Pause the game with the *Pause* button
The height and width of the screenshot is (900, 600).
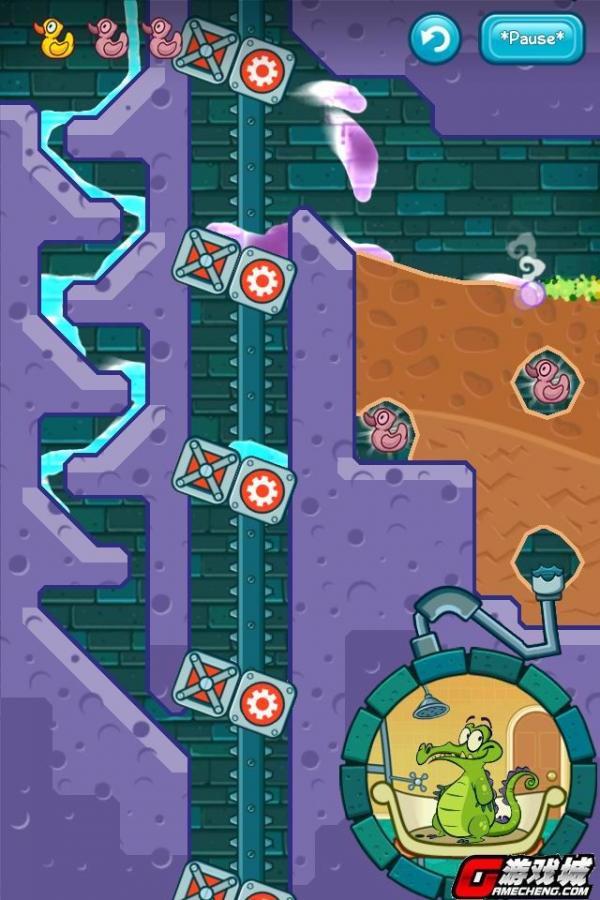tap(531, 40)
